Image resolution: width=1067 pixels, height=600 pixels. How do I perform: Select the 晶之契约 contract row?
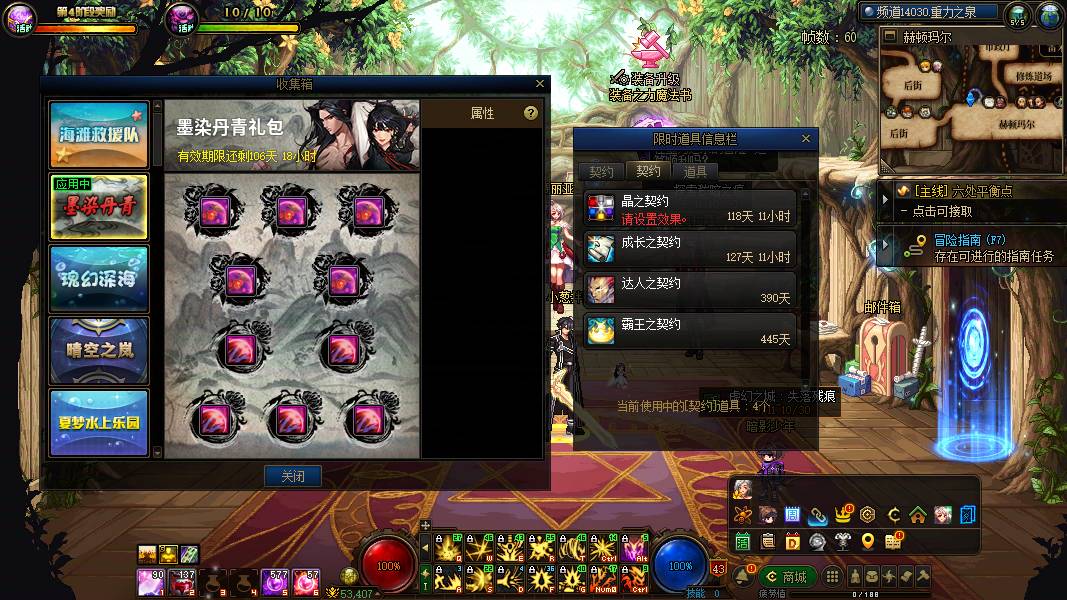(x=690, y=208)
